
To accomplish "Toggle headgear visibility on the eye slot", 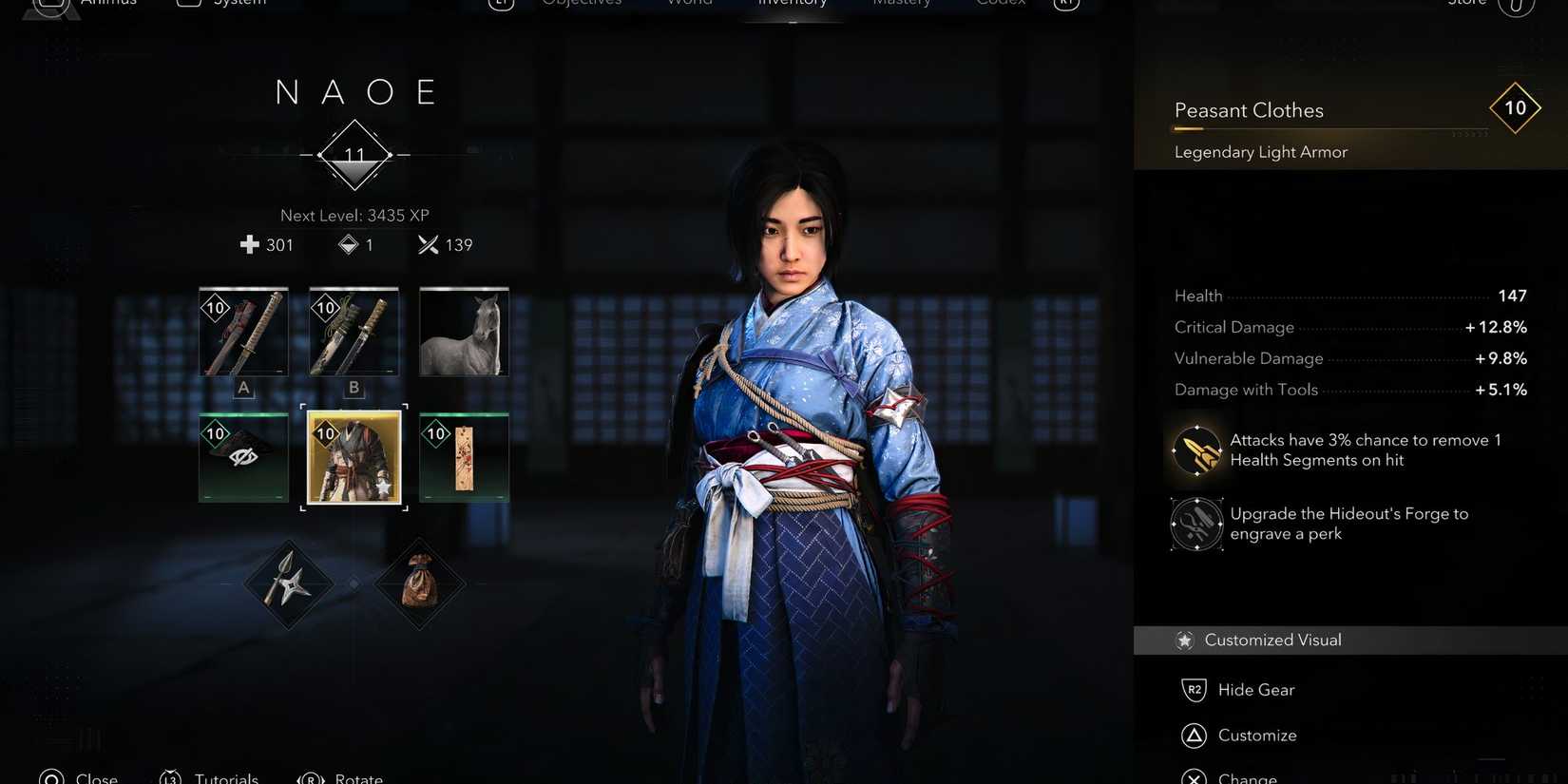I will (x=243, y=457).
